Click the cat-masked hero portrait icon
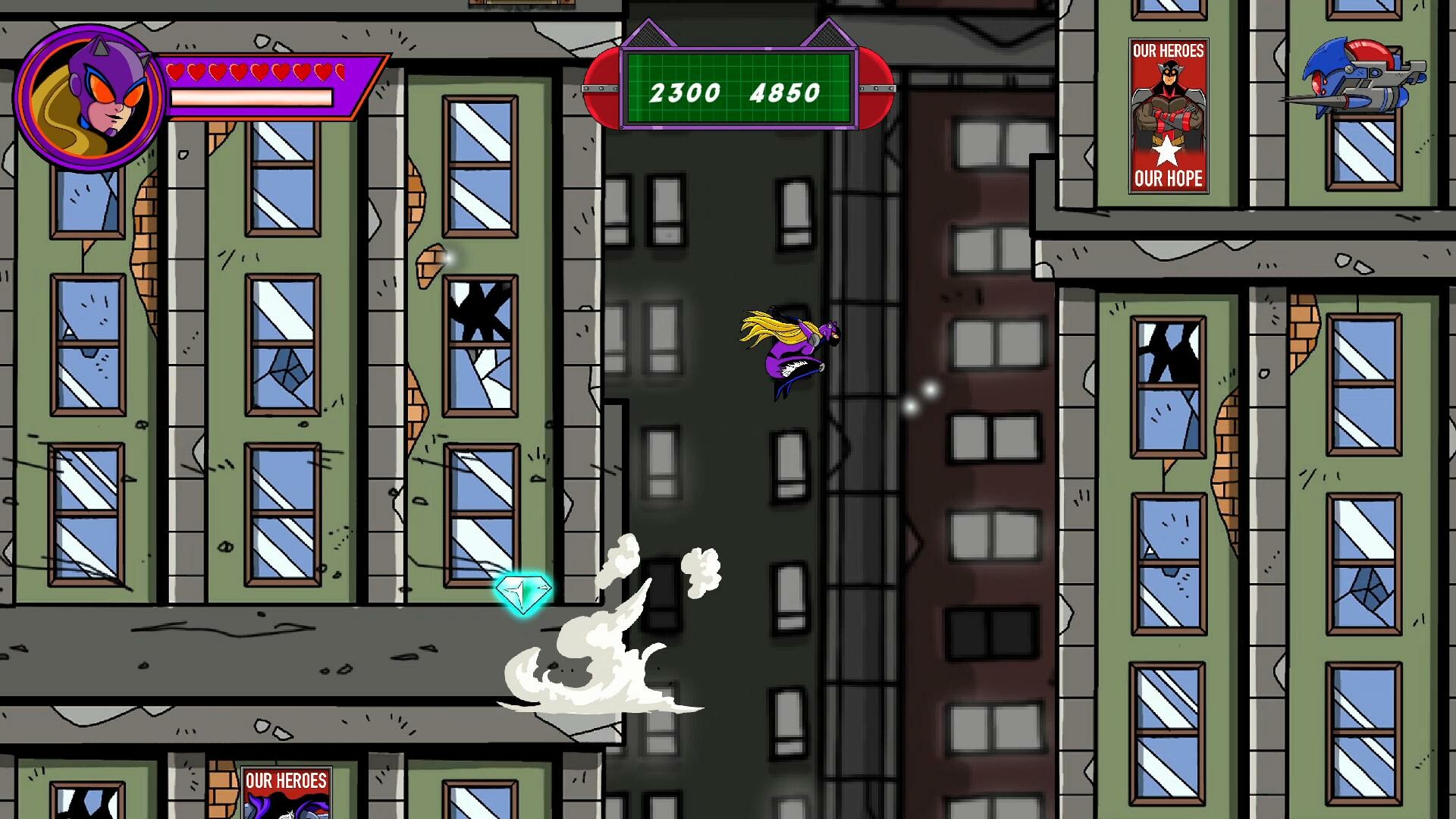The width and height of the screenshot is (1456, 819). pyautogui.click(x=89, y=93)
